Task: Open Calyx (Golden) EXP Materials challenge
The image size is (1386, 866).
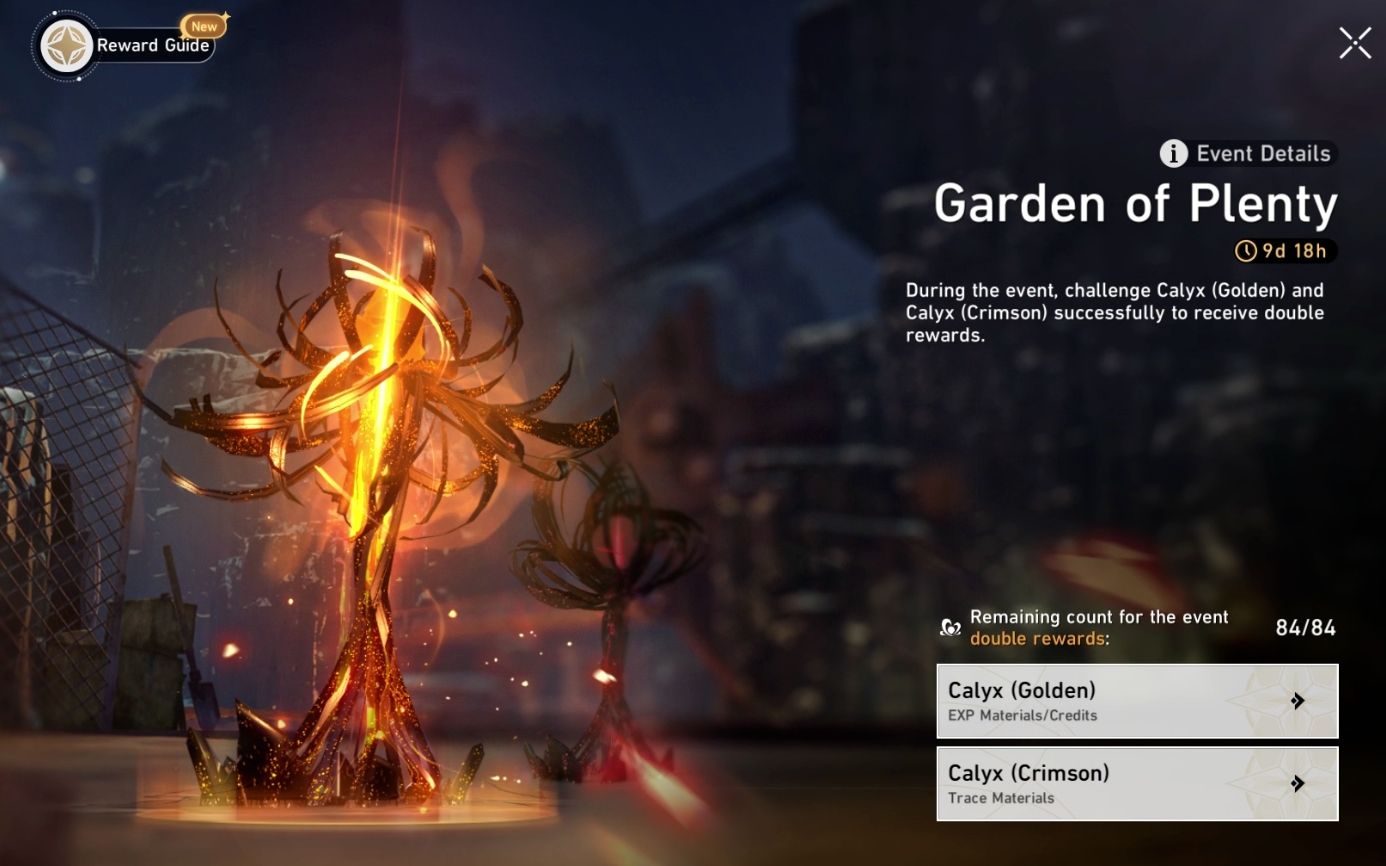Action: (x=1100, y=701)
